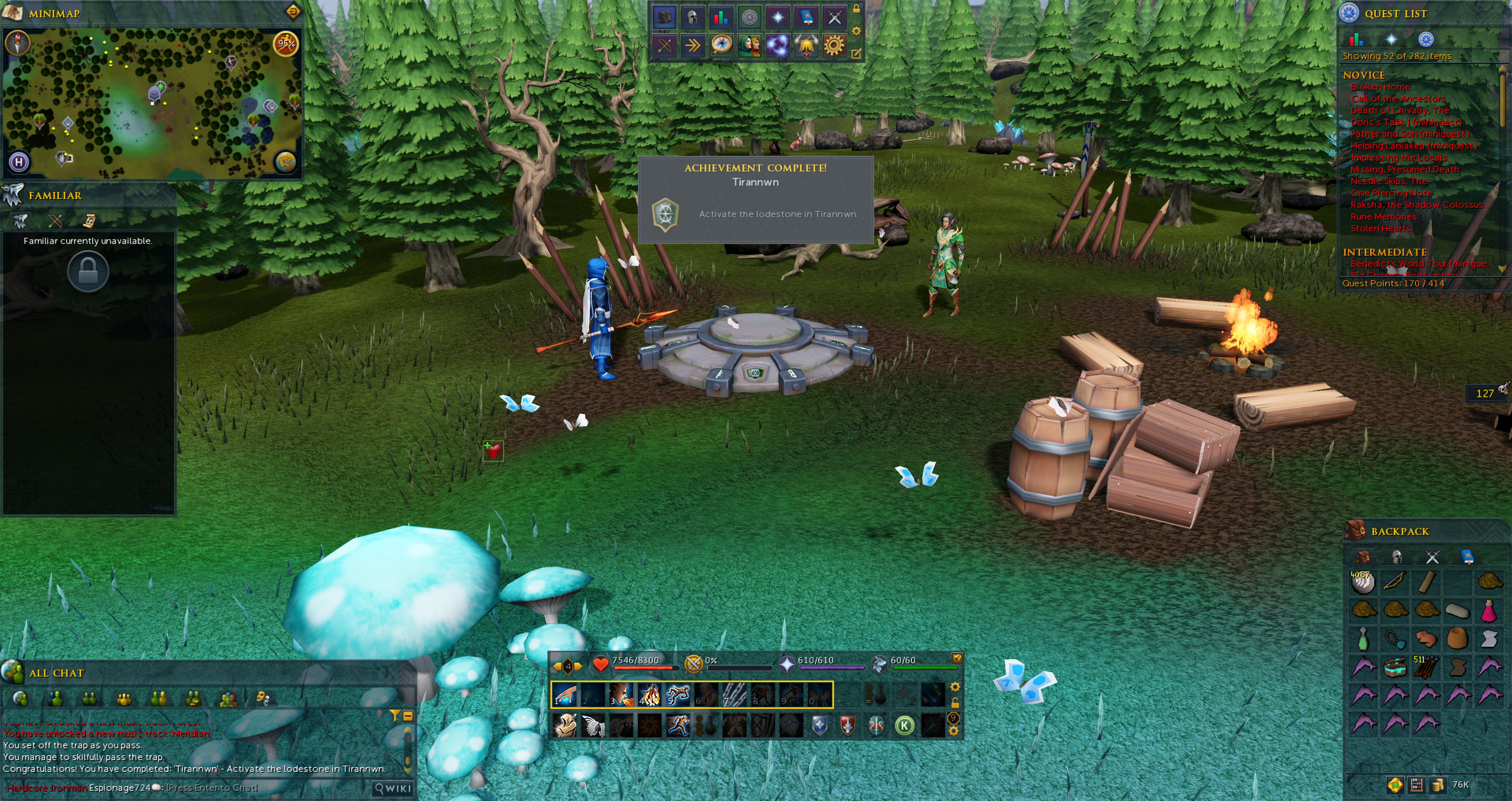Open the Broken Home quest entry
Screen dimensions: 1512x801
point(1379,87)
